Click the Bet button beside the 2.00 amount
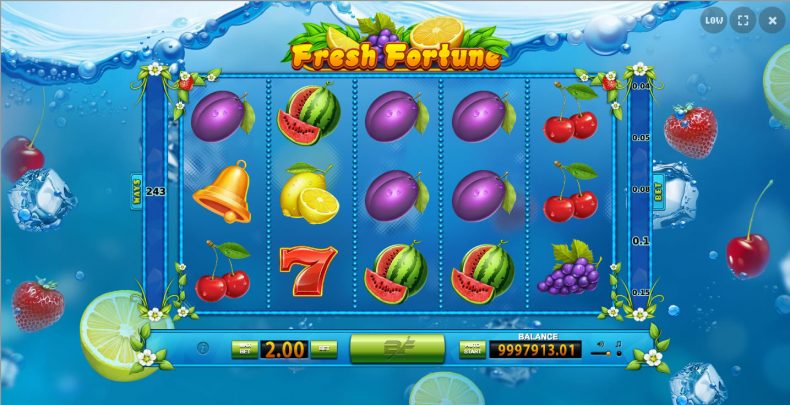Image resolution: width=790 pixels, height=405 pixels. pyautogui.click(x=323, y=349)
